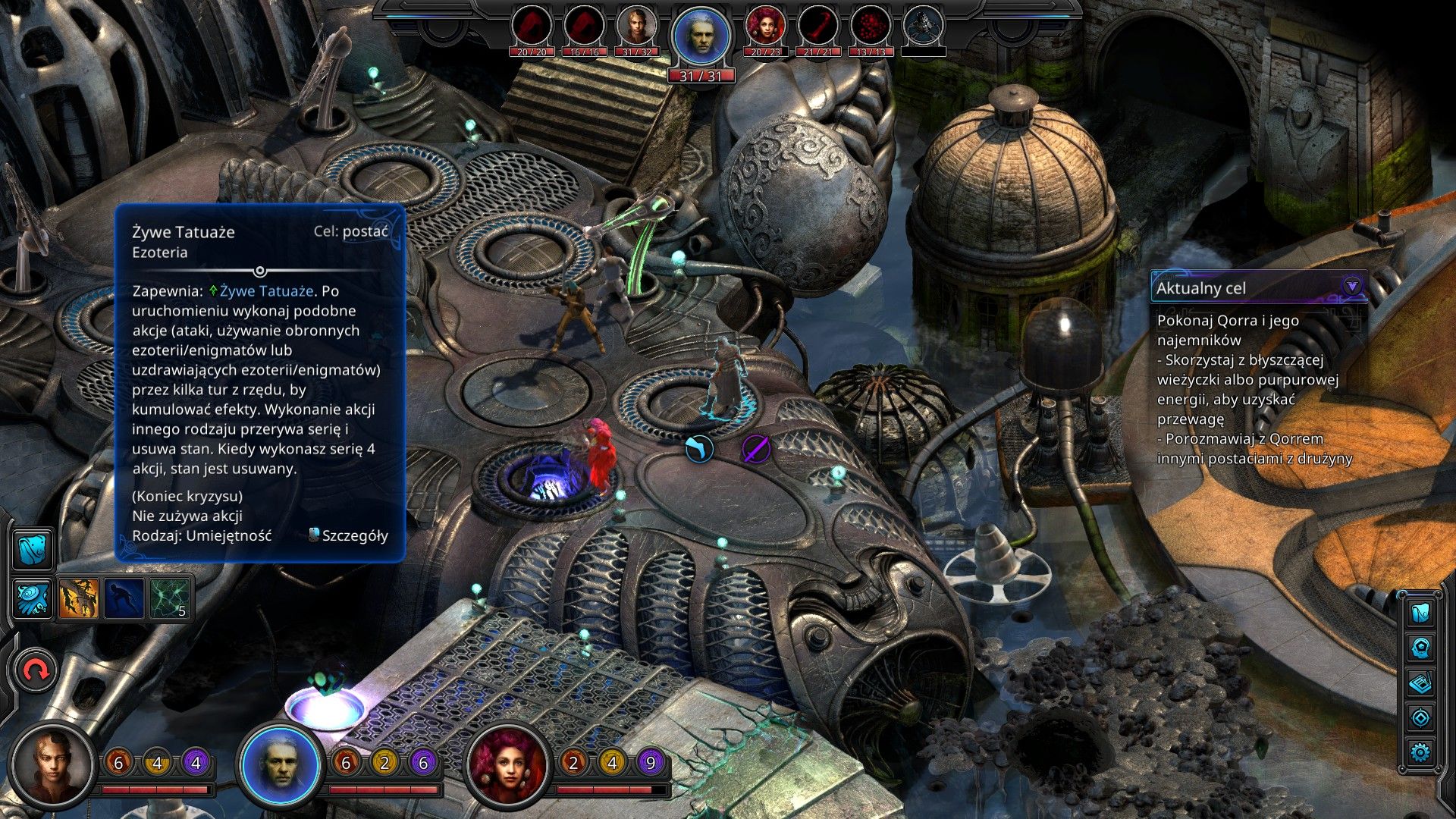Click the red-haired woman in the turn order
The height and width of the screenshot is (819, 1456).
click(765, 27)
